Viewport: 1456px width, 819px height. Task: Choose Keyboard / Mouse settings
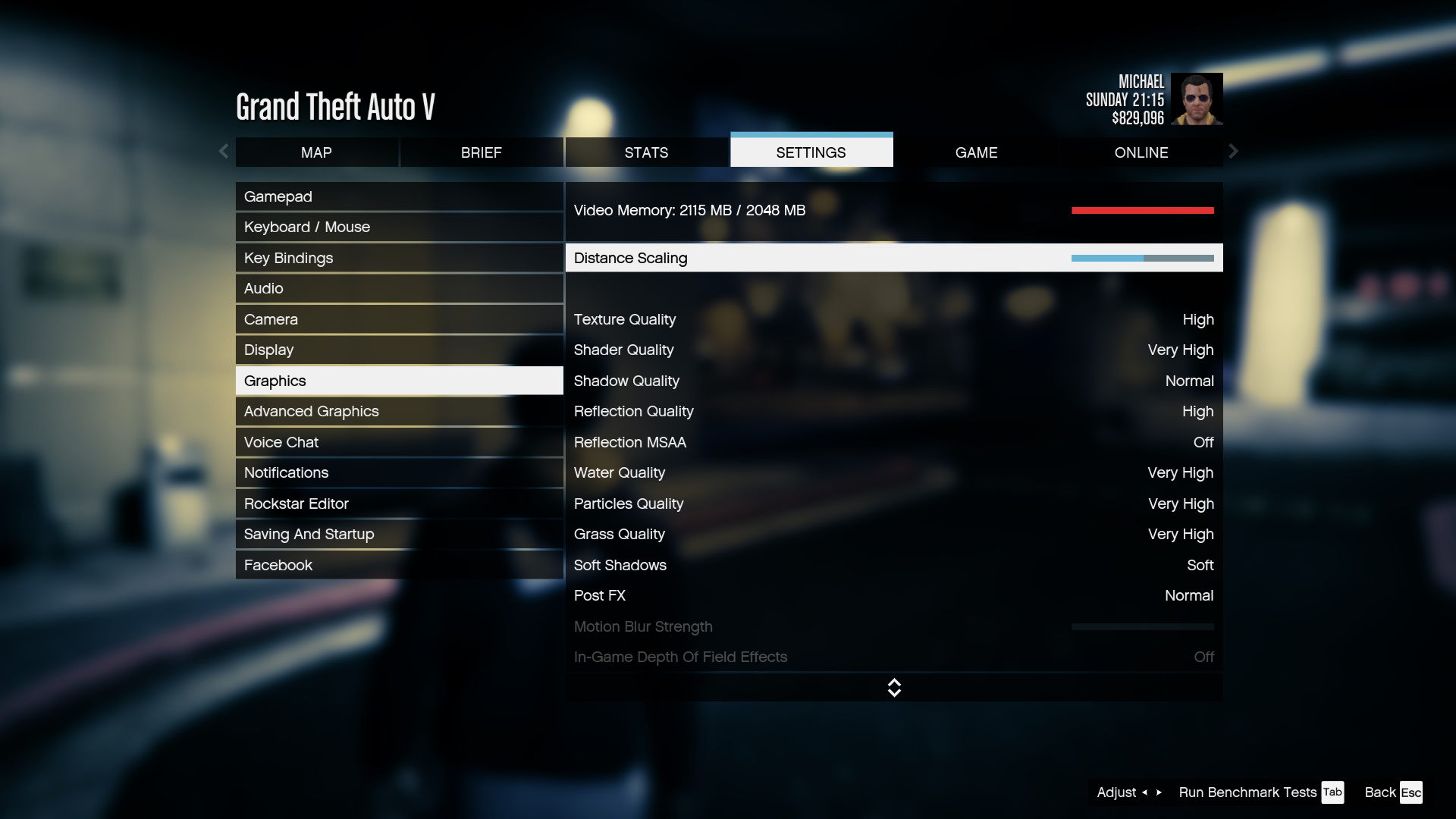399,227
